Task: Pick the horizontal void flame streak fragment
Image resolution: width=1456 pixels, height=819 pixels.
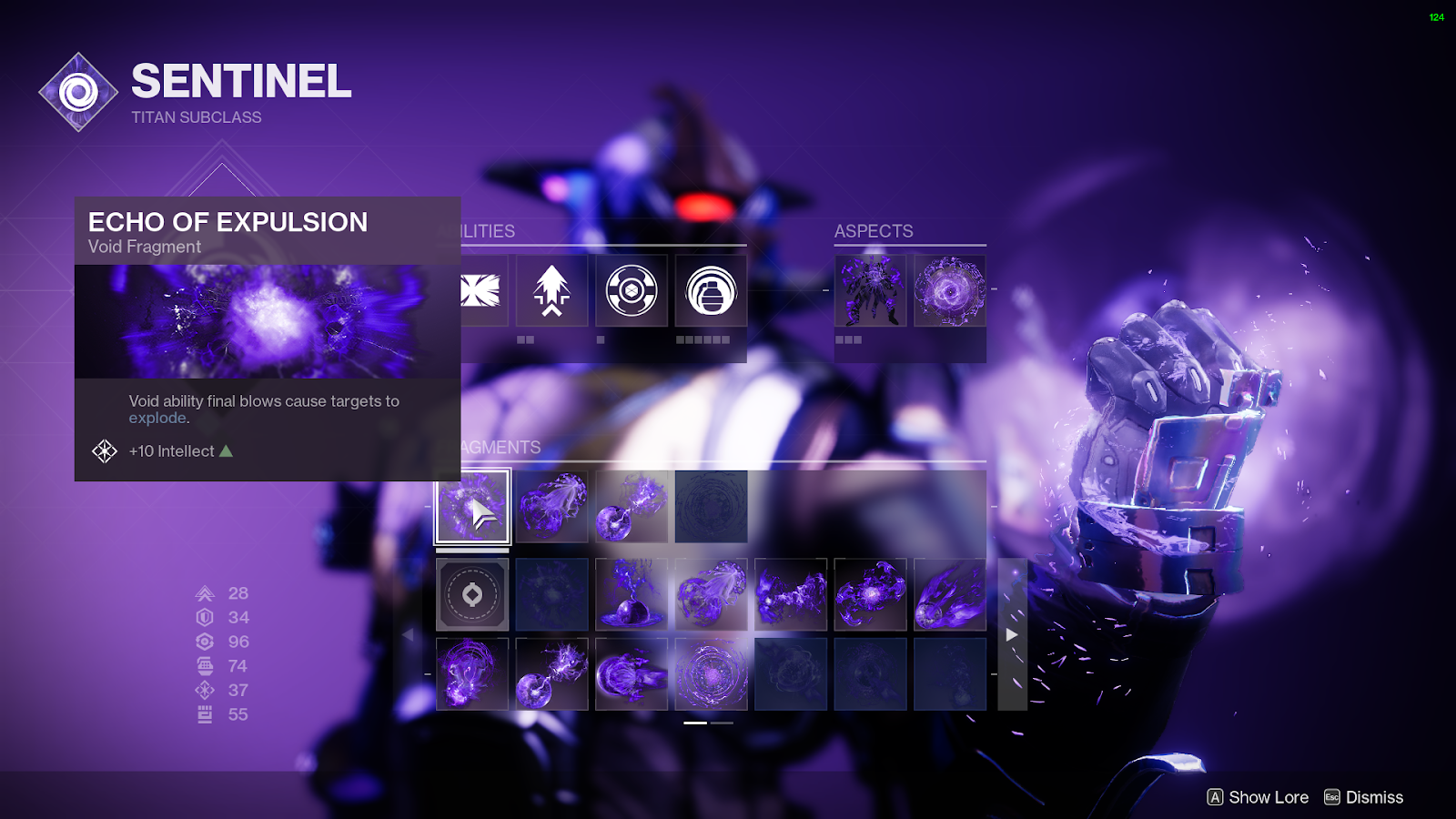Action: coord(791,595)
